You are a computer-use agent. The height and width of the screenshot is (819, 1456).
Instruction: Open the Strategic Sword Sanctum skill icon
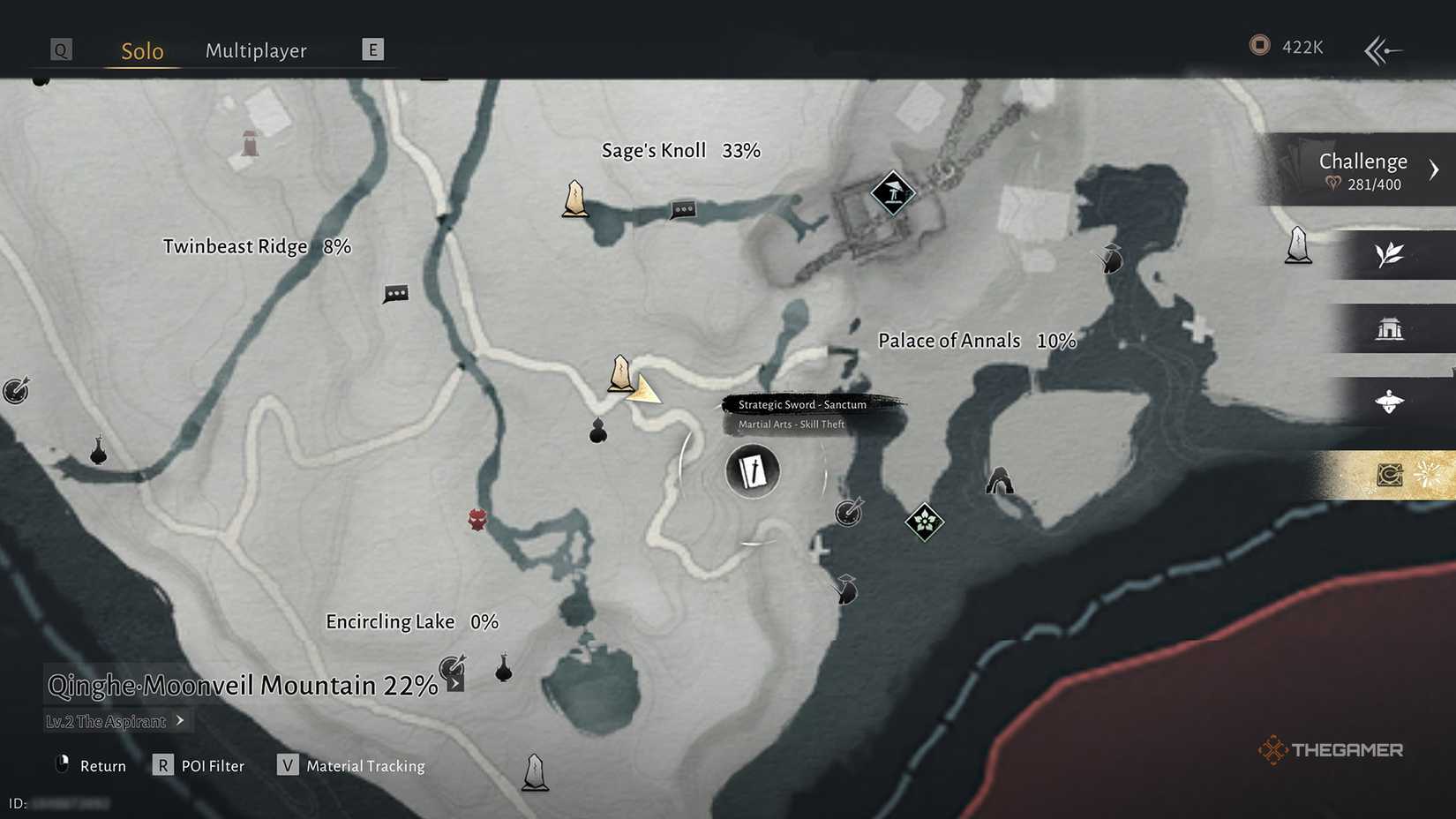[x=751, y=471]
